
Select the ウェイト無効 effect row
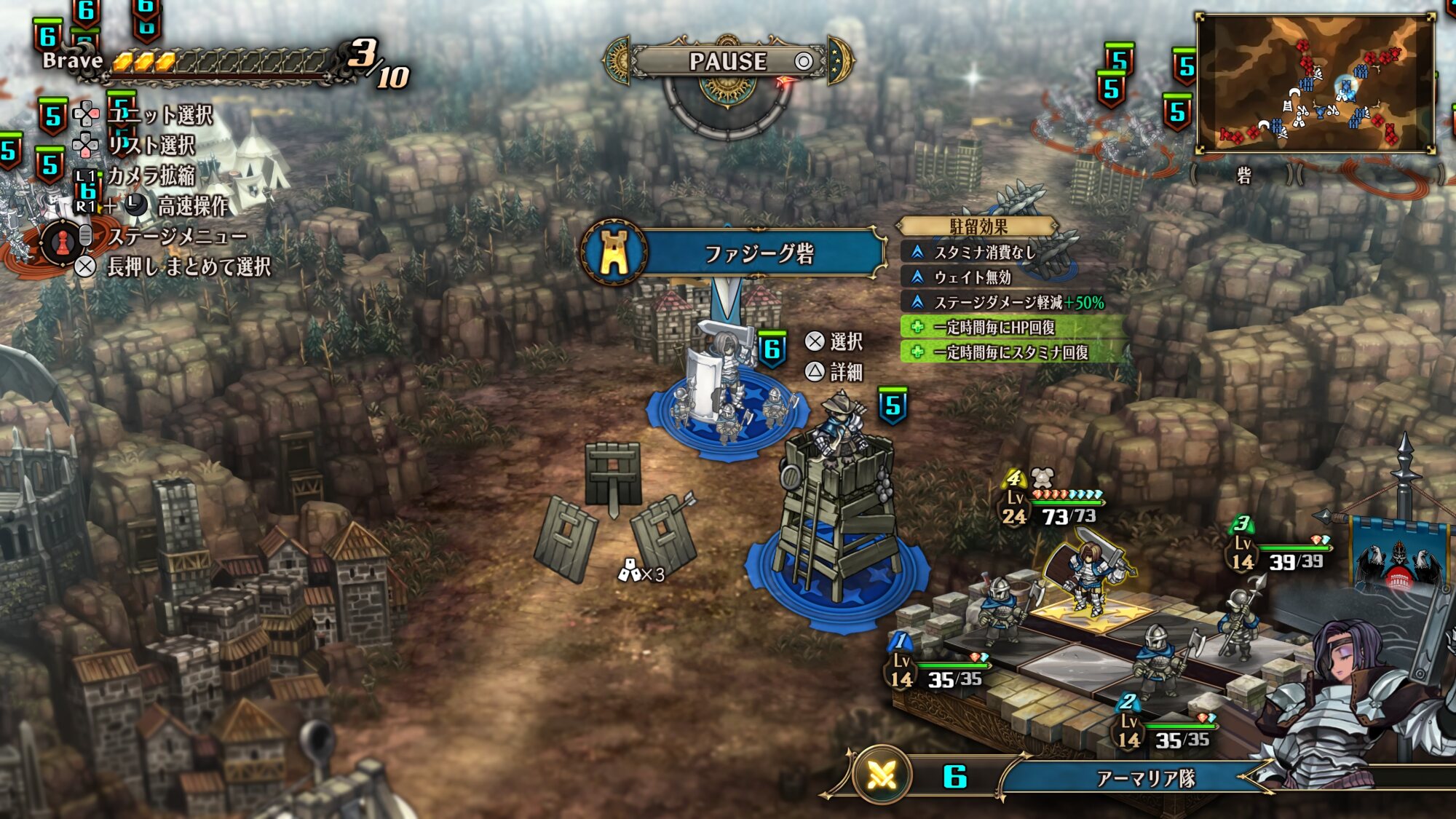click(973, 277)
